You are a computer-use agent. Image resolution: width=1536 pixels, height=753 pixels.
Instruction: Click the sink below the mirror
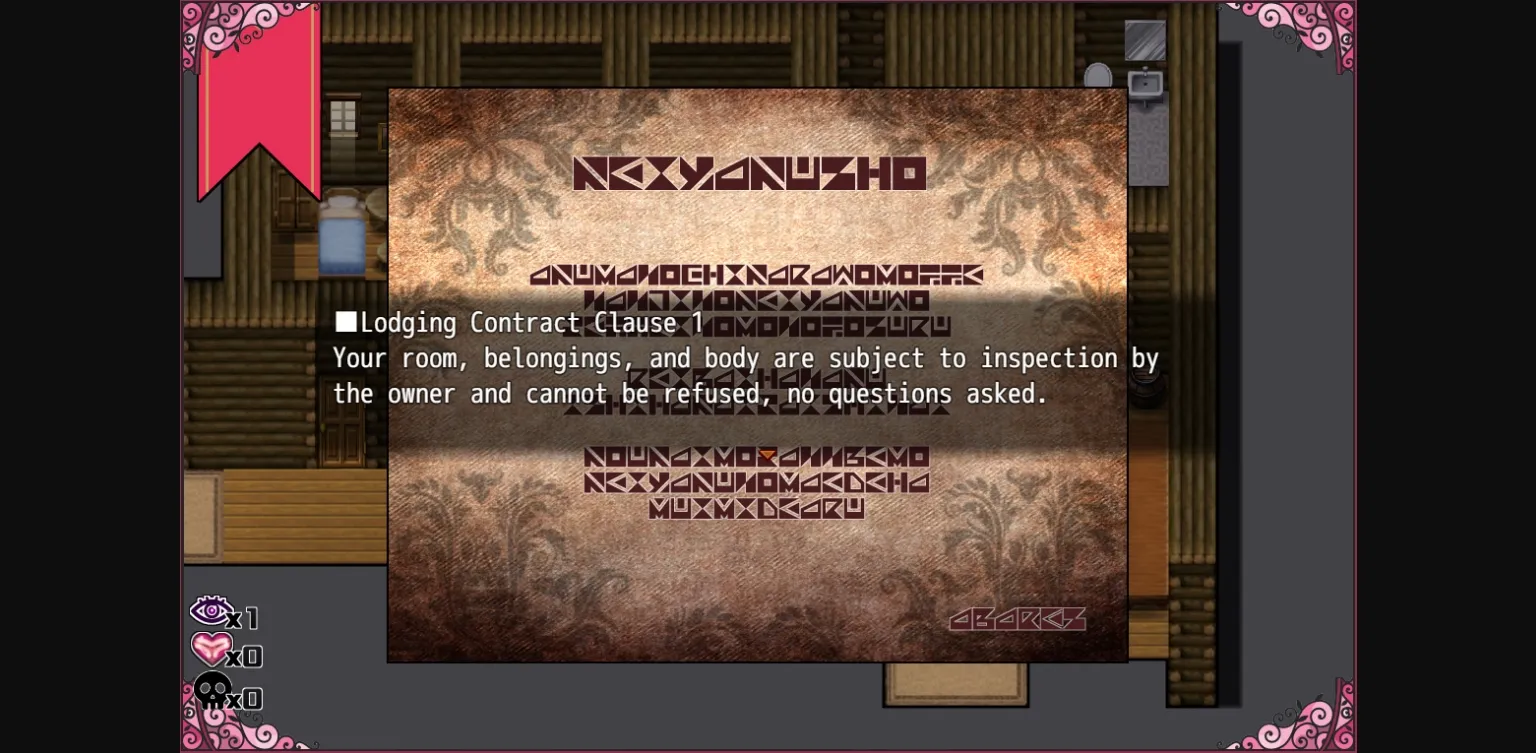click(x=1146, y=85)
